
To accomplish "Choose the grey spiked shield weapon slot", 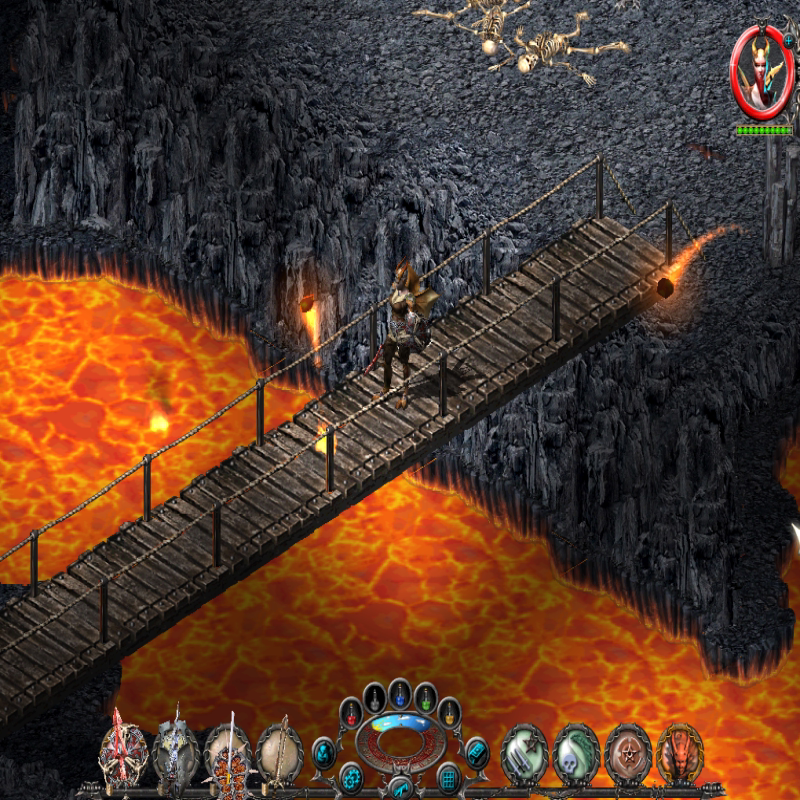I will pyautogui.click(x=175, y=752).
